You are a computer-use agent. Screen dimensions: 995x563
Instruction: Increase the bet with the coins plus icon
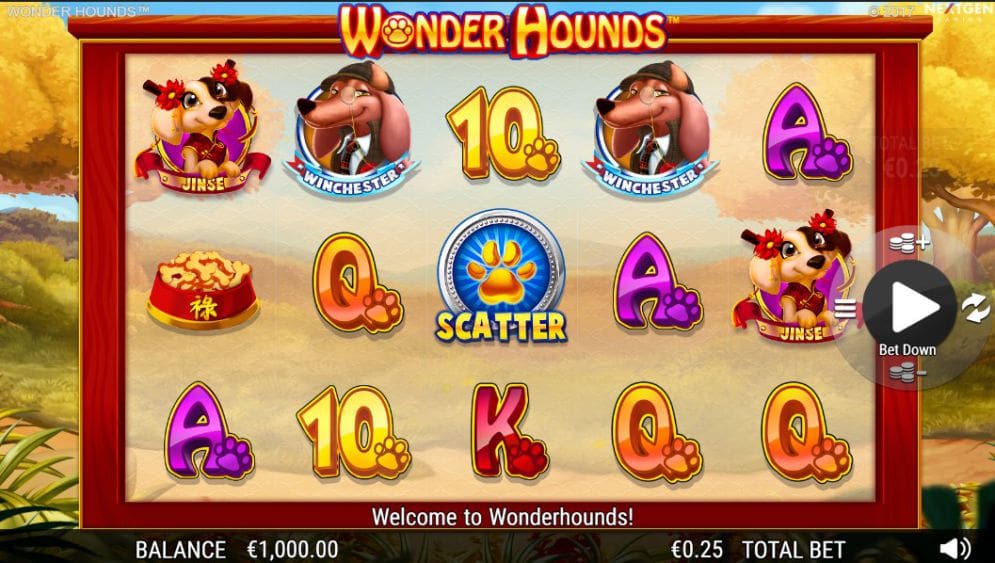click(908, 241)
